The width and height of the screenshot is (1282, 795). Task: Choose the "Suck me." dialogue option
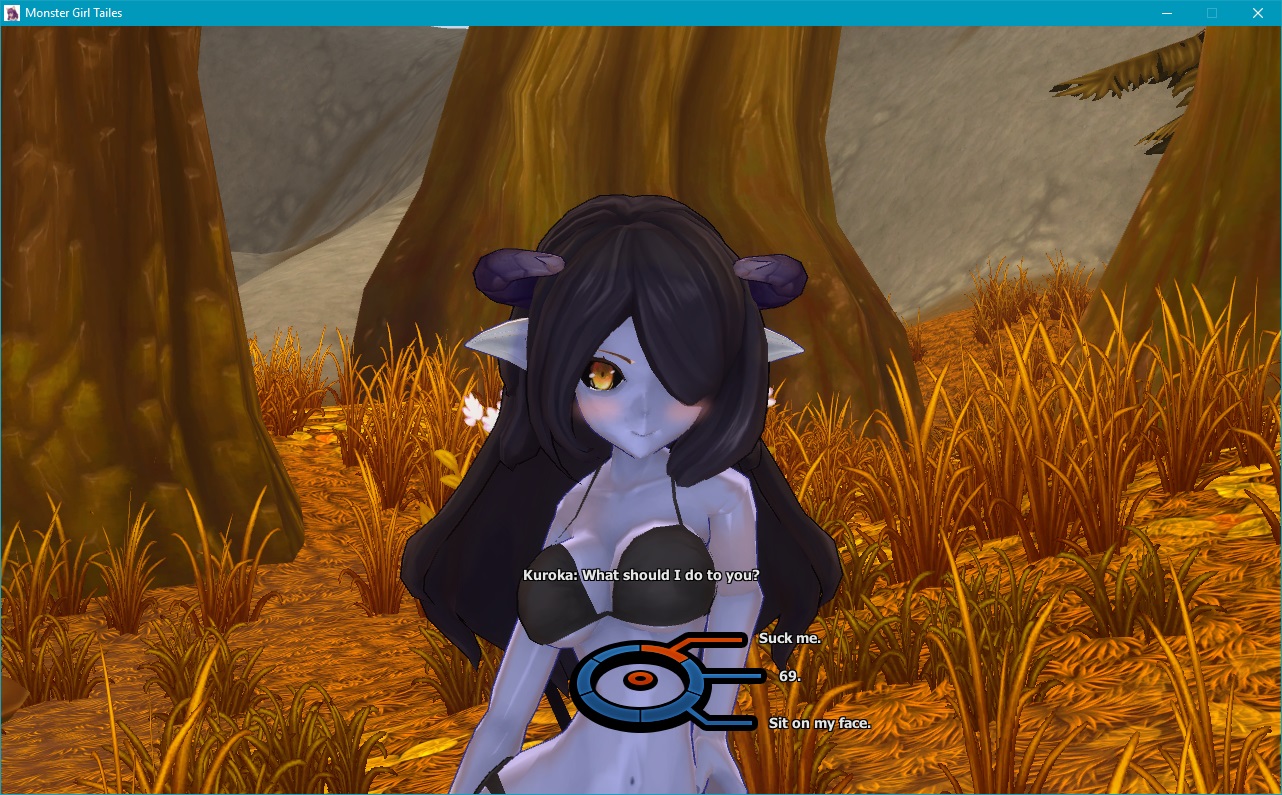click(788, 638)
